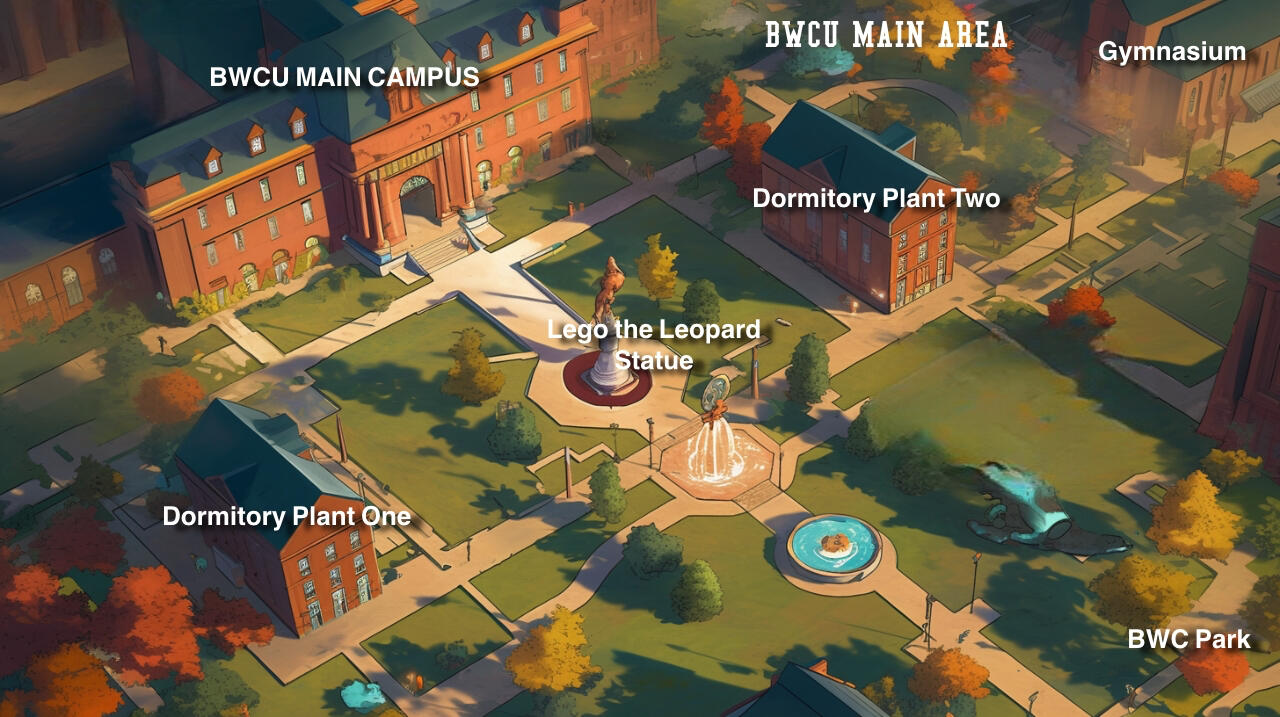The width and height of the screenshot is (1280, 717).
Task: Go to the BWCU Main Campus location
Action: point(344,77)
